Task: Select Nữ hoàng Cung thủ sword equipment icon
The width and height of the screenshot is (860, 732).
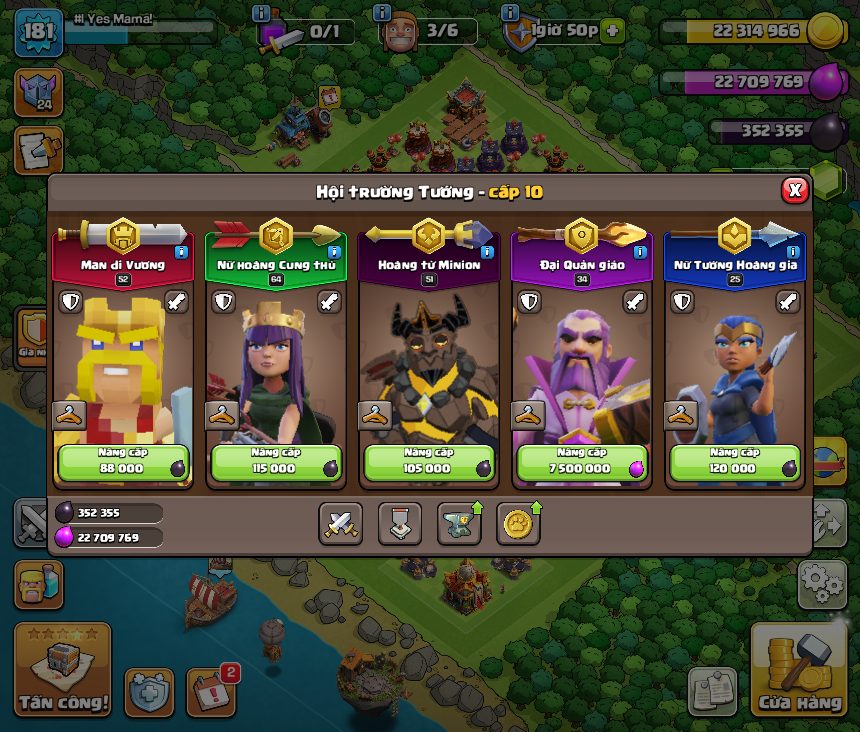Action: [329, 301]
